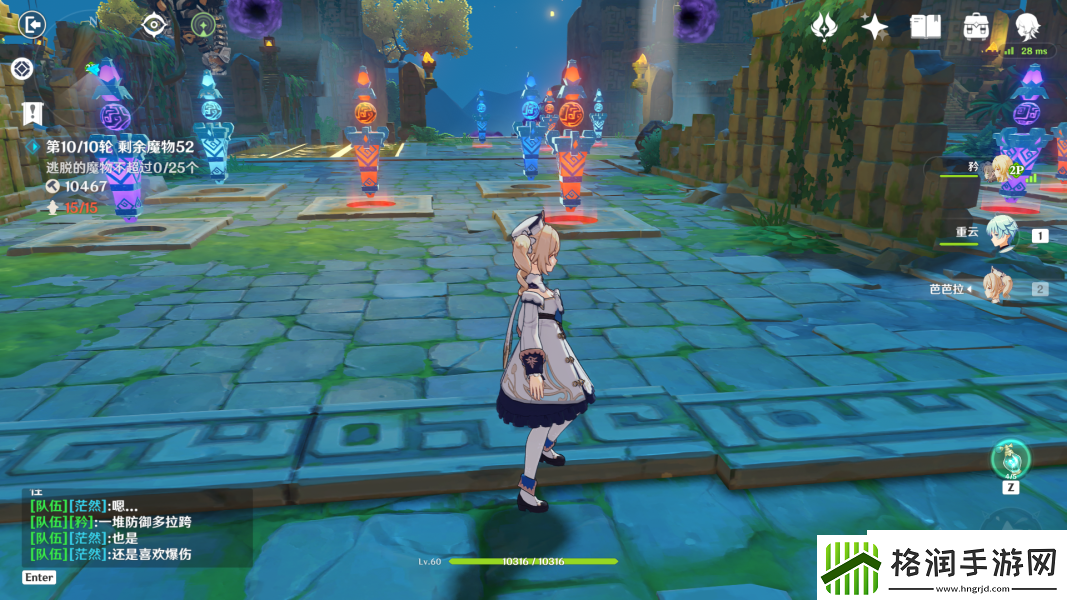Viewport: 1067px width, 600px height.
Task: Click the exit challenge door icon
Action: (x=33, y=23)
